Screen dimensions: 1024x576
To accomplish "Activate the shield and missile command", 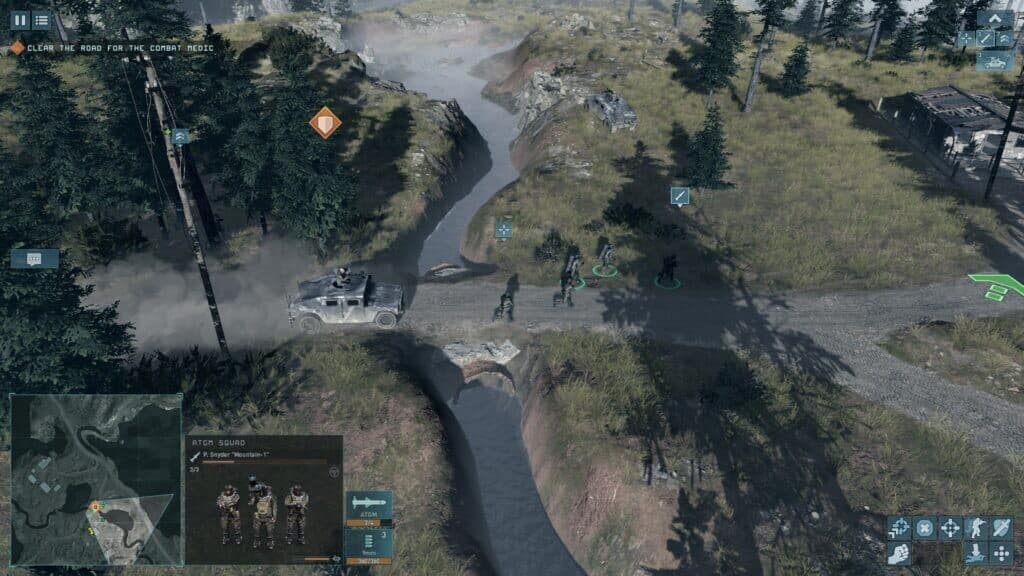I will pos(1001,527).
